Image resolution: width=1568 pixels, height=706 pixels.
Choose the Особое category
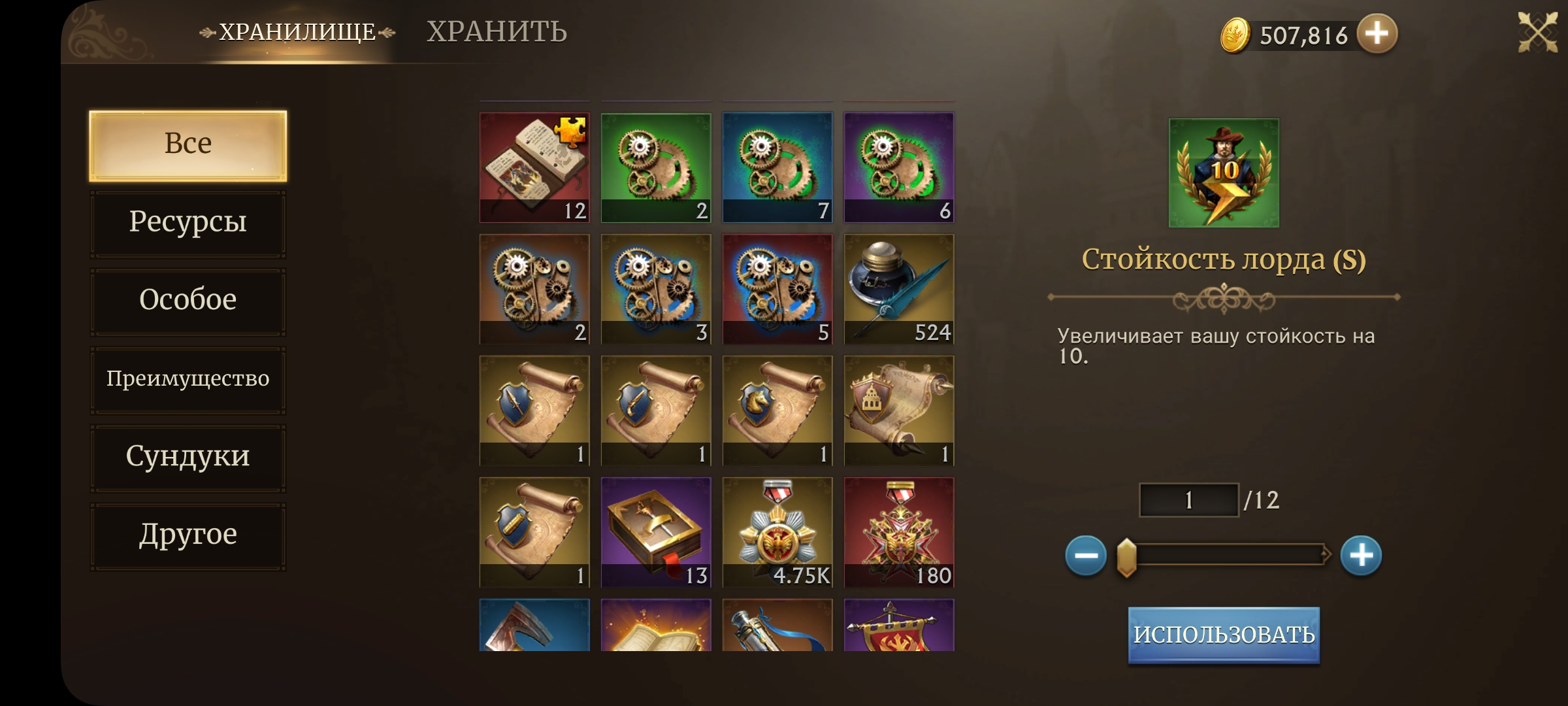188,301
